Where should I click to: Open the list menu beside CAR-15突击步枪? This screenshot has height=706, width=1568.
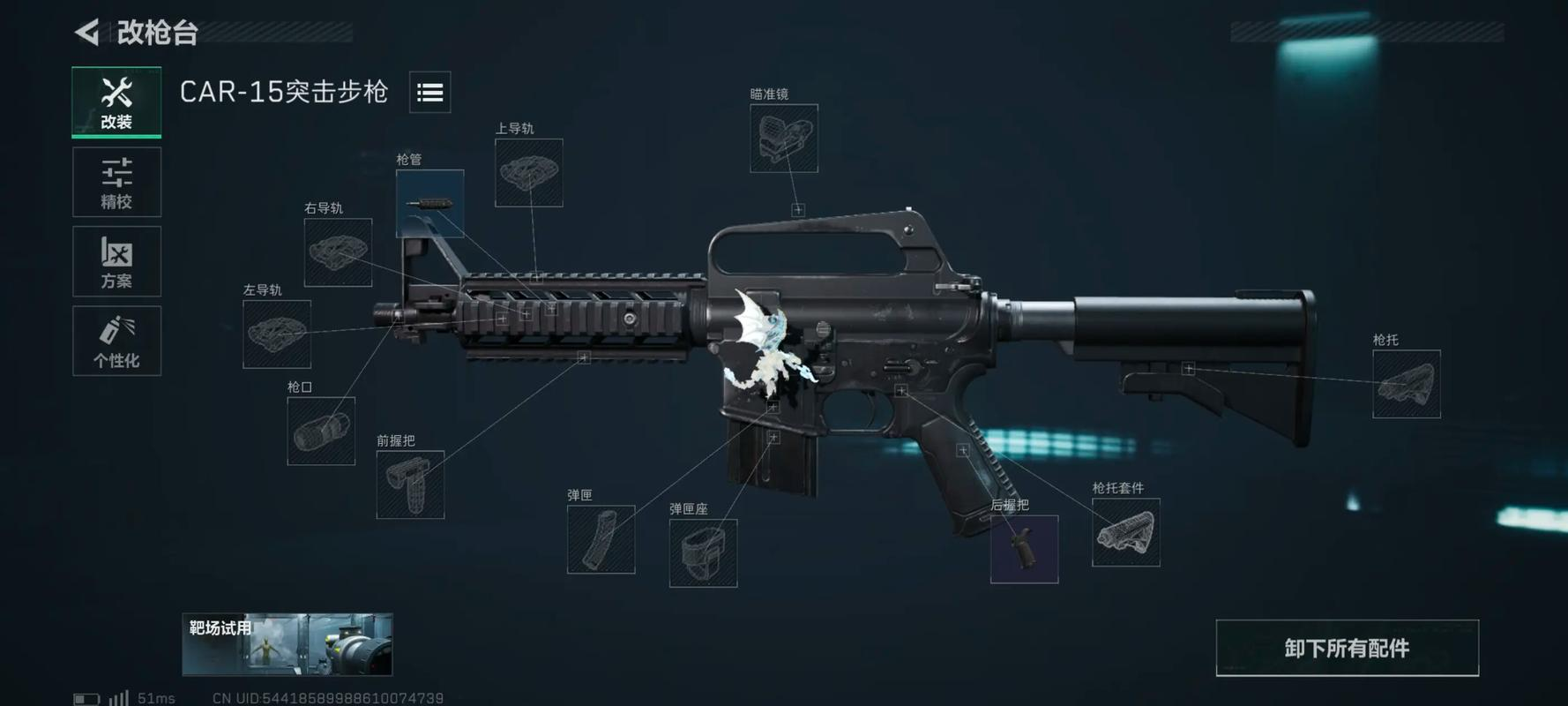[429, 92]
